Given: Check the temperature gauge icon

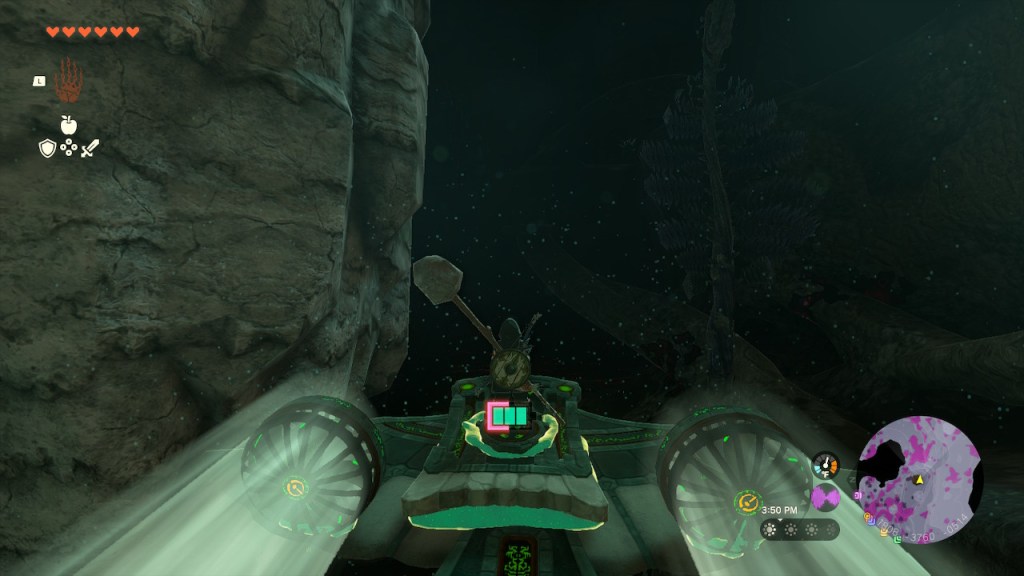Looking at the screenshot, I should pos(826,466).
